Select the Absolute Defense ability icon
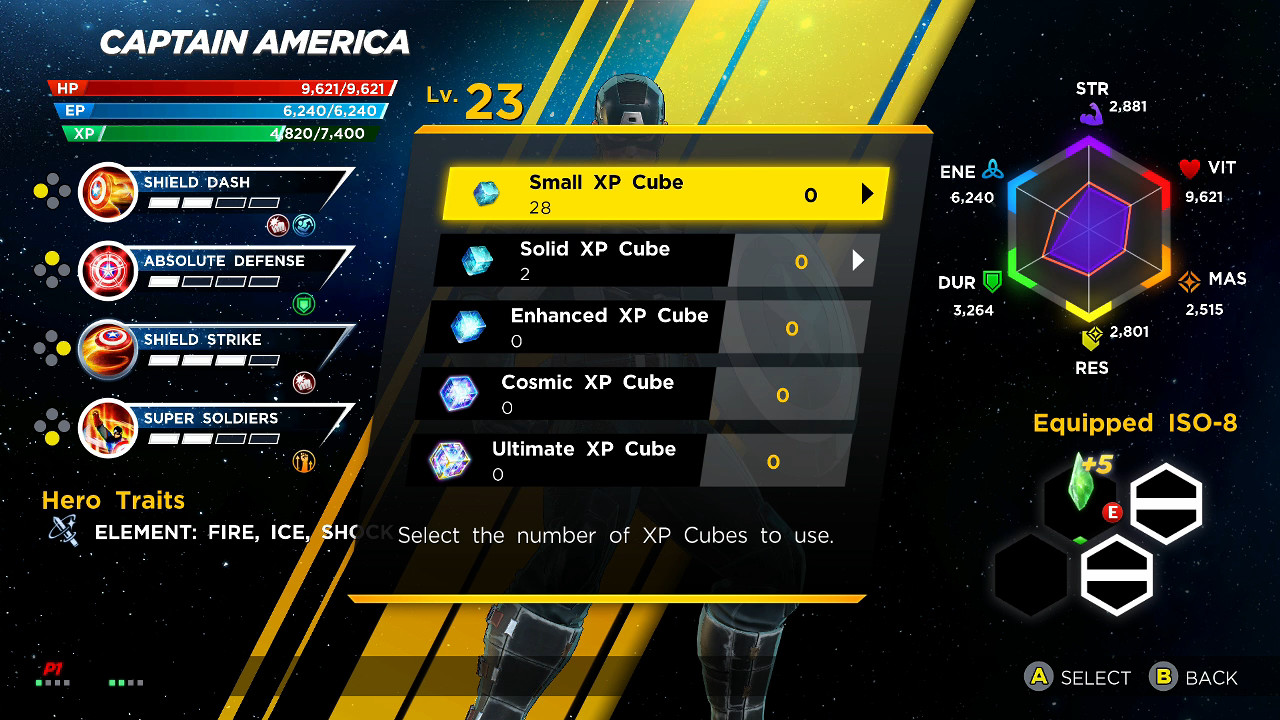Image resolution: width=1280 pixels, height=720 pixels. (x=108, y=270)
